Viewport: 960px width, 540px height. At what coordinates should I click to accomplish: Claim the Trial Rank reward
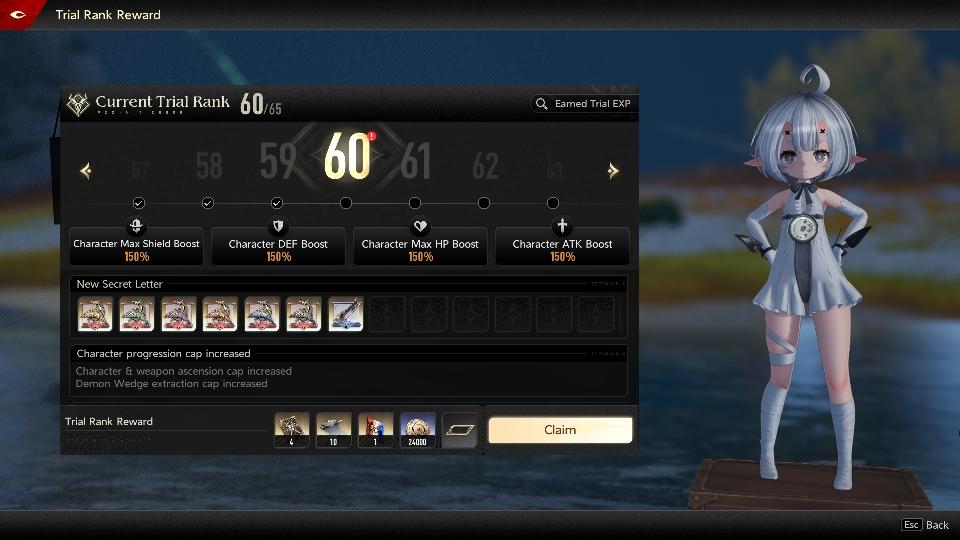click(x=560, y=430)
